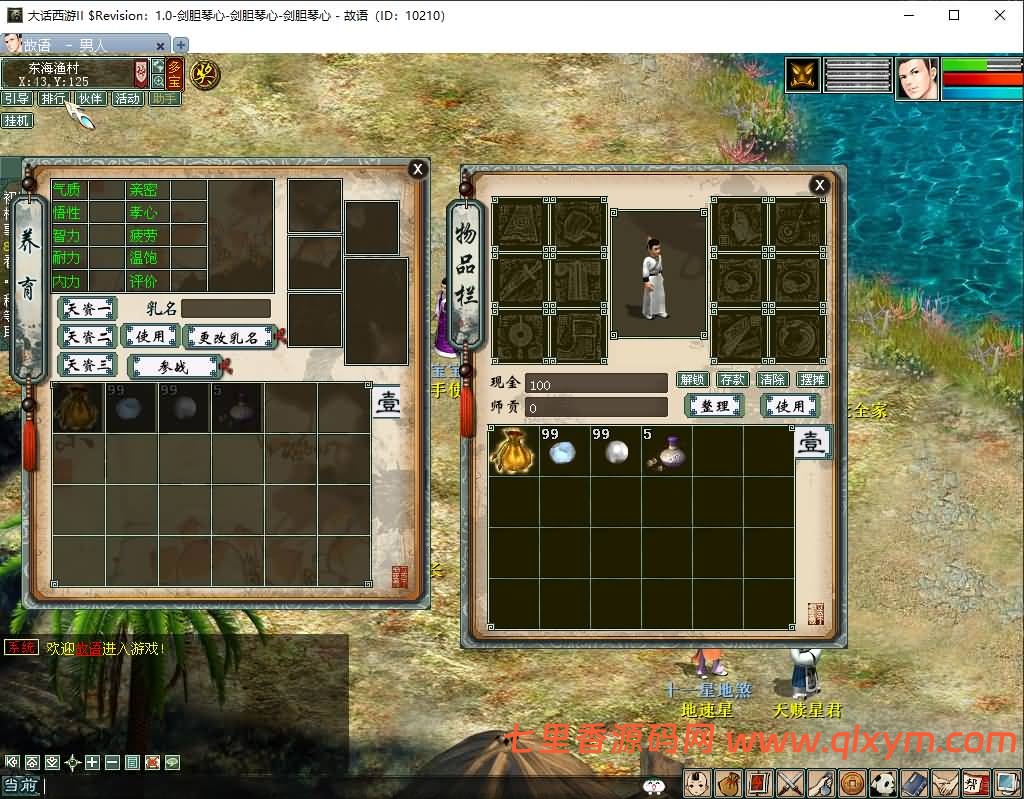Click the 整理 sort button

point(714,406)
